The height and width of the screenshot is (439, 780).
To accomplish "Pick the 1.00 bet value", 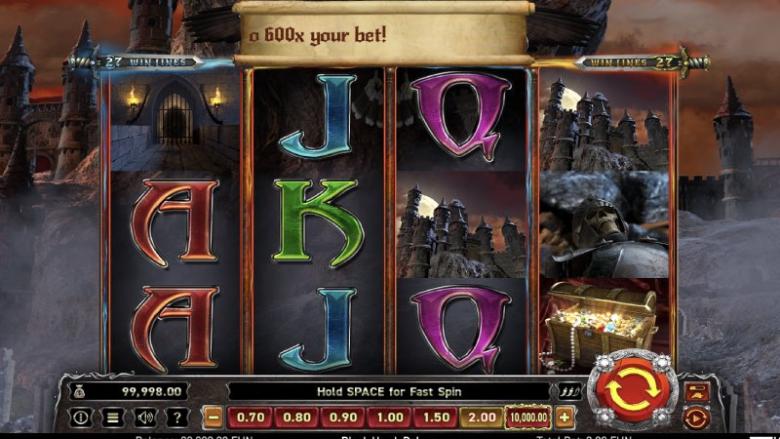I will pos(389,418).
